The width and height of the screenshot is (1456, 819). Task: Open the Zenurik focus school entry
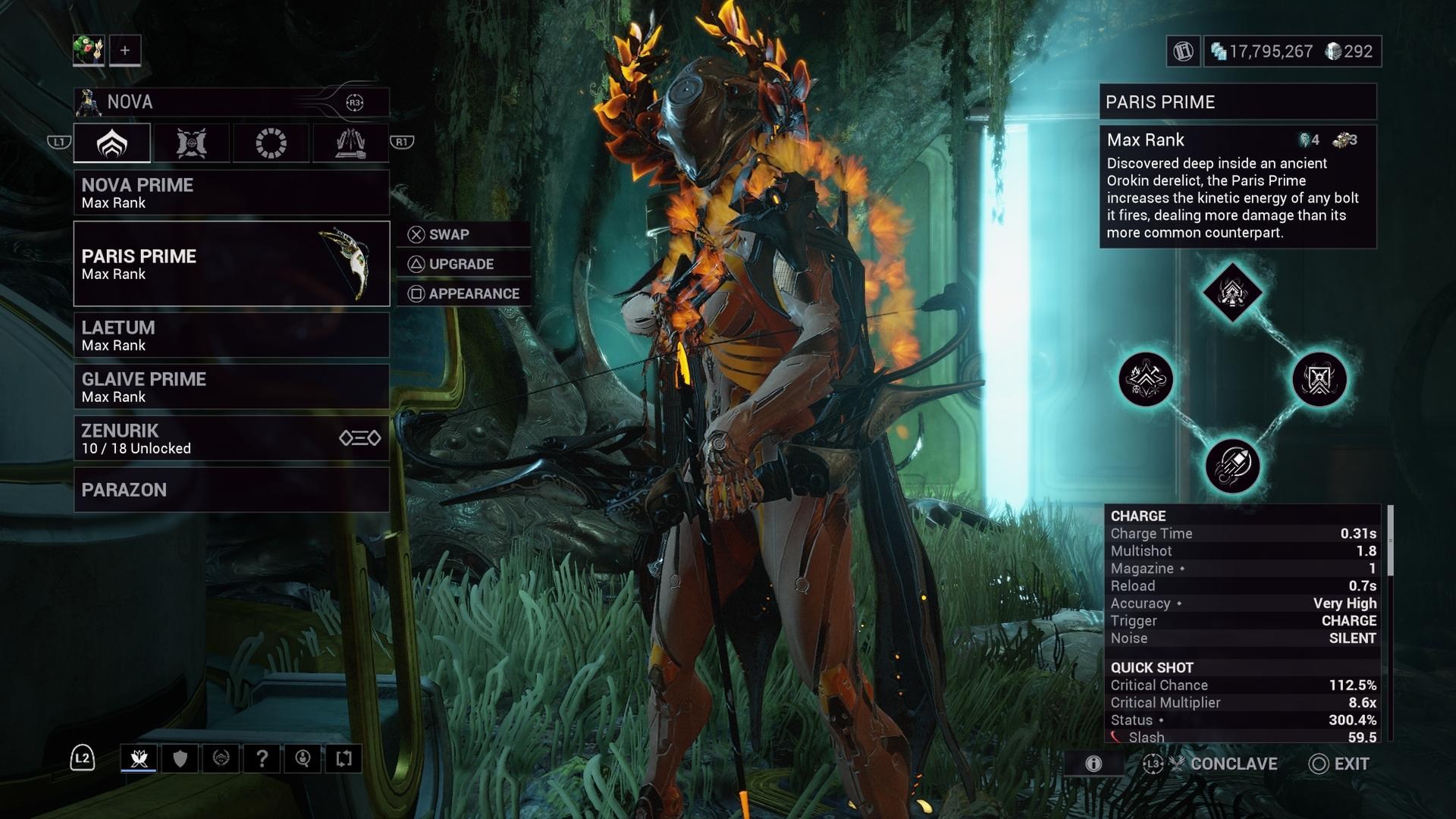click(x=231, y=438)
